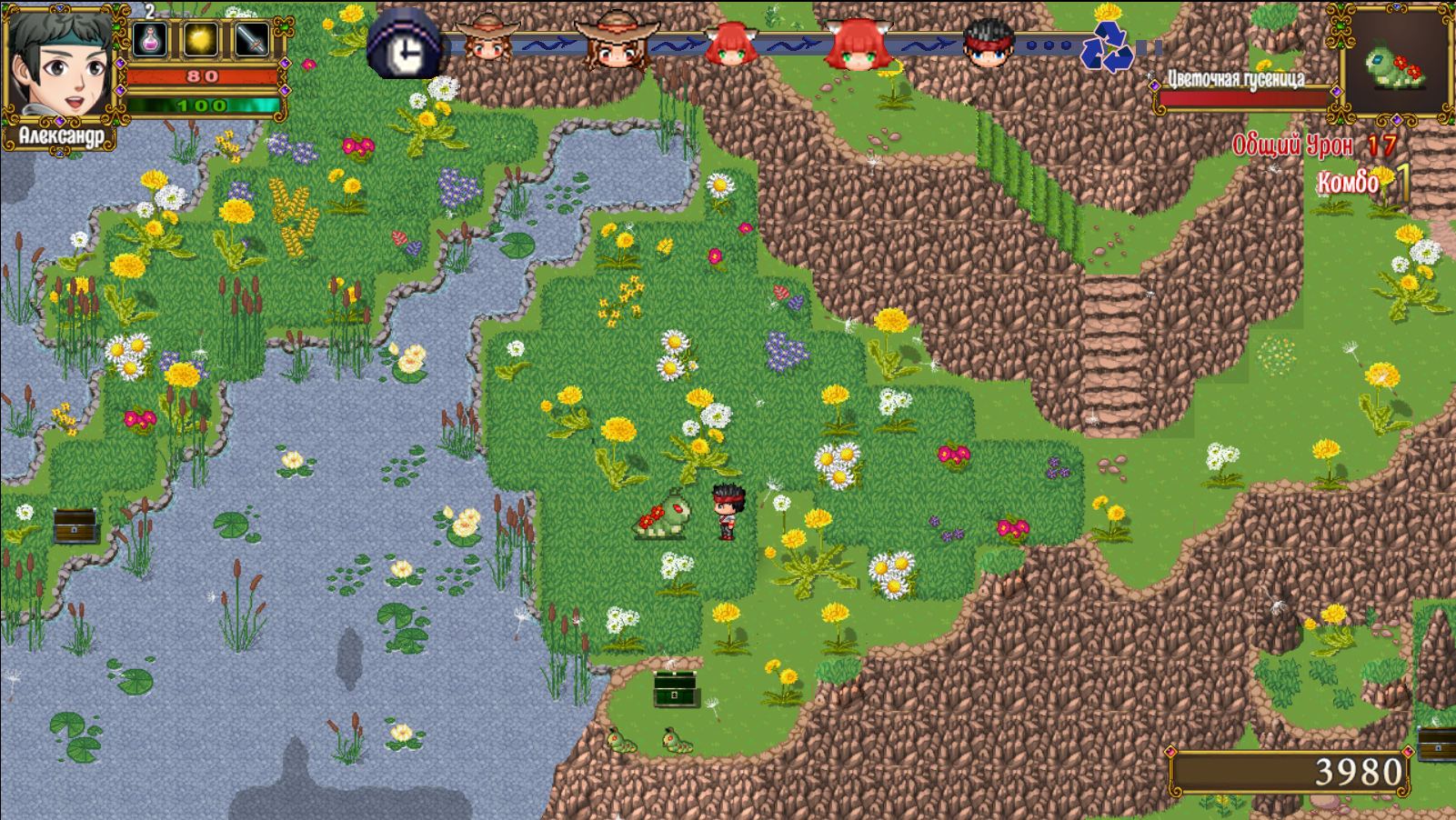Select the sword attack skill icon

[x=251, y=39]
